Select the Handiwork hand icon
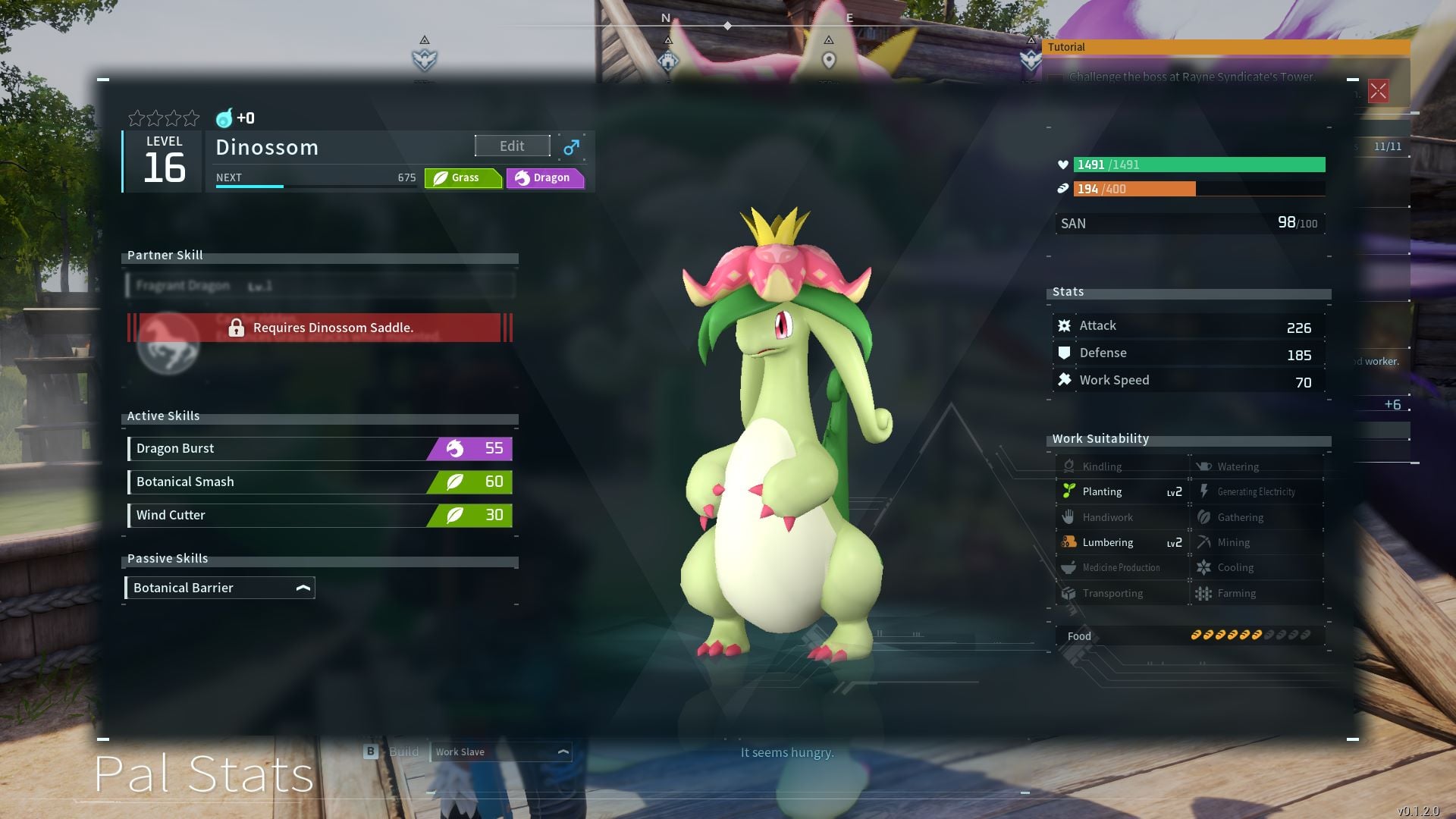 pos(1070,516)
